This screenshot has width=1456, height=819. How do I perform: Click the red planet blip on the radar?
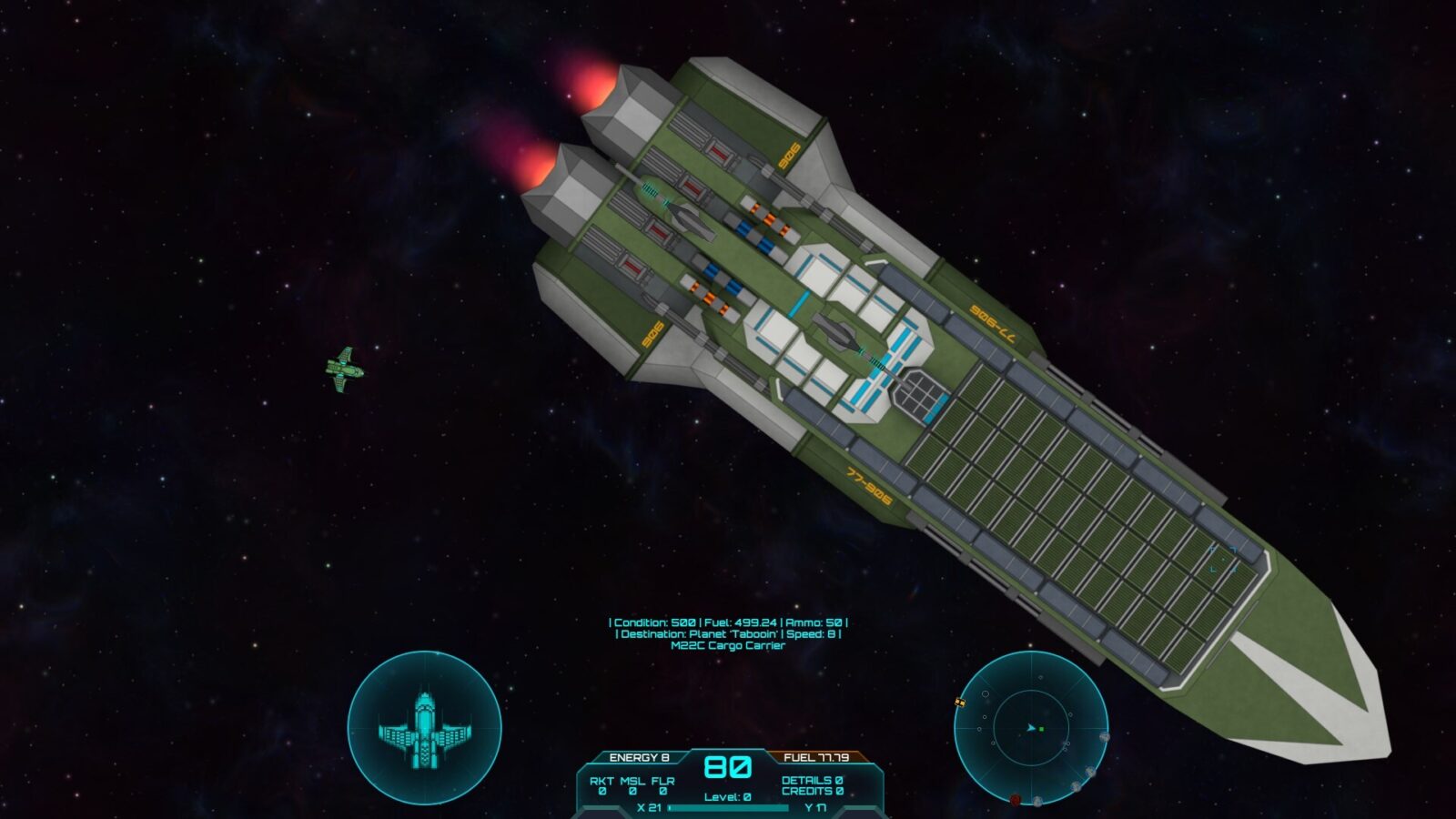tap(1016, 800)
